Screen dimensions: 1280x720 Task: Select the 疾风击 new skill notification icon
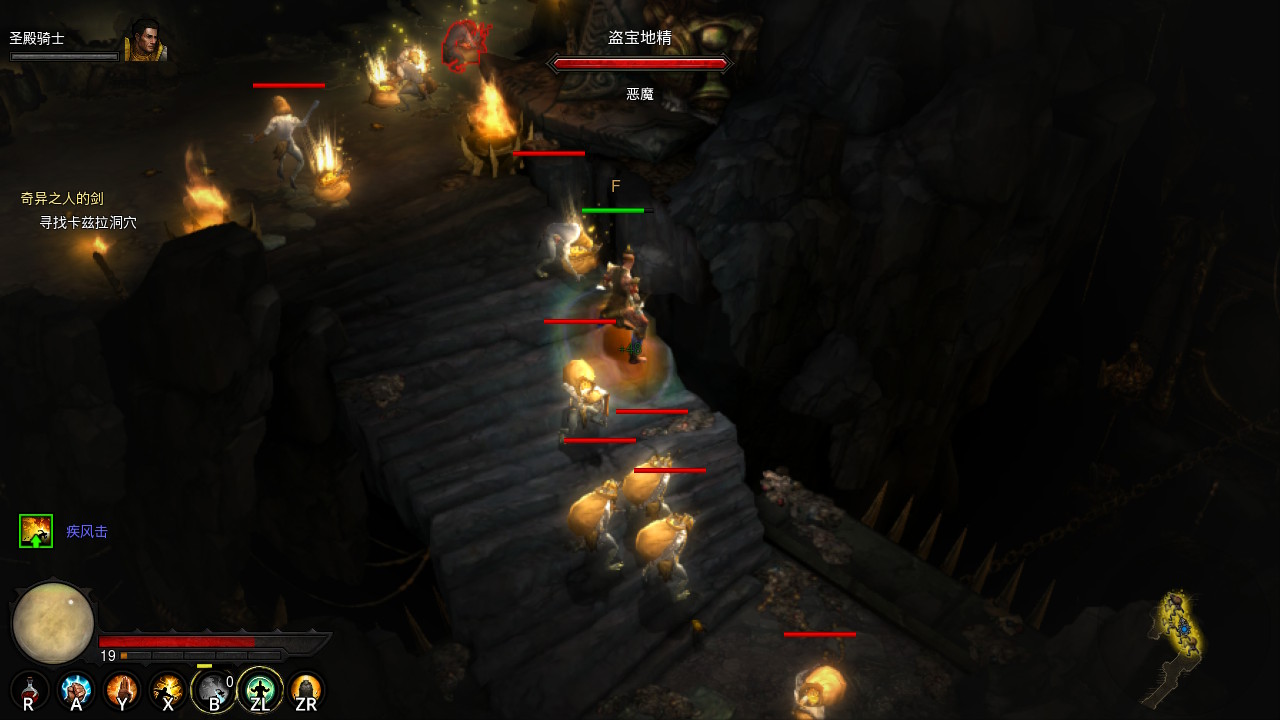point(36,531)
